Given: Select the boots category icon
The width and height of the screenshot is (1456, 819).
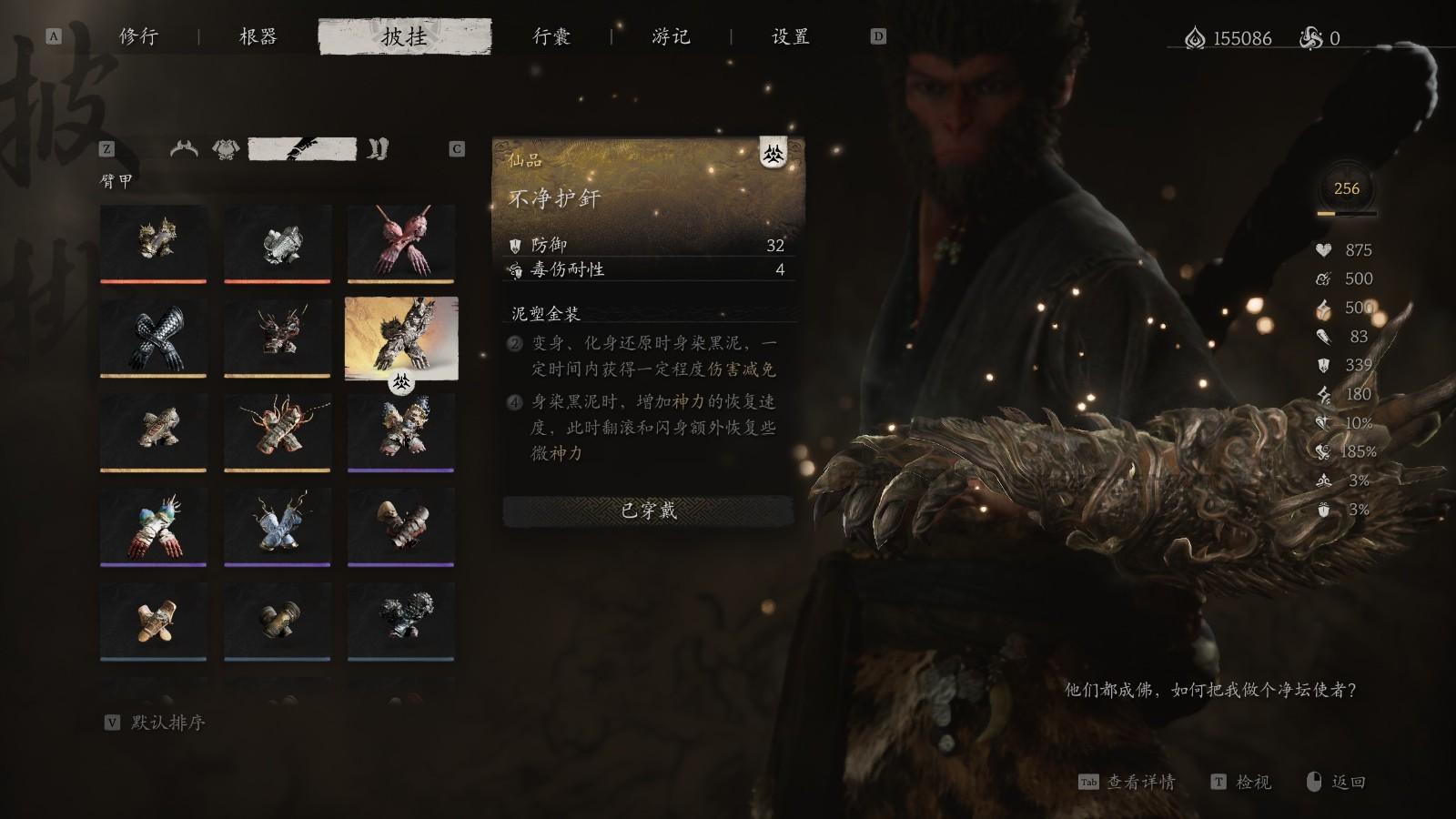Looking at the screenshot, I should [x=379, y=147].
